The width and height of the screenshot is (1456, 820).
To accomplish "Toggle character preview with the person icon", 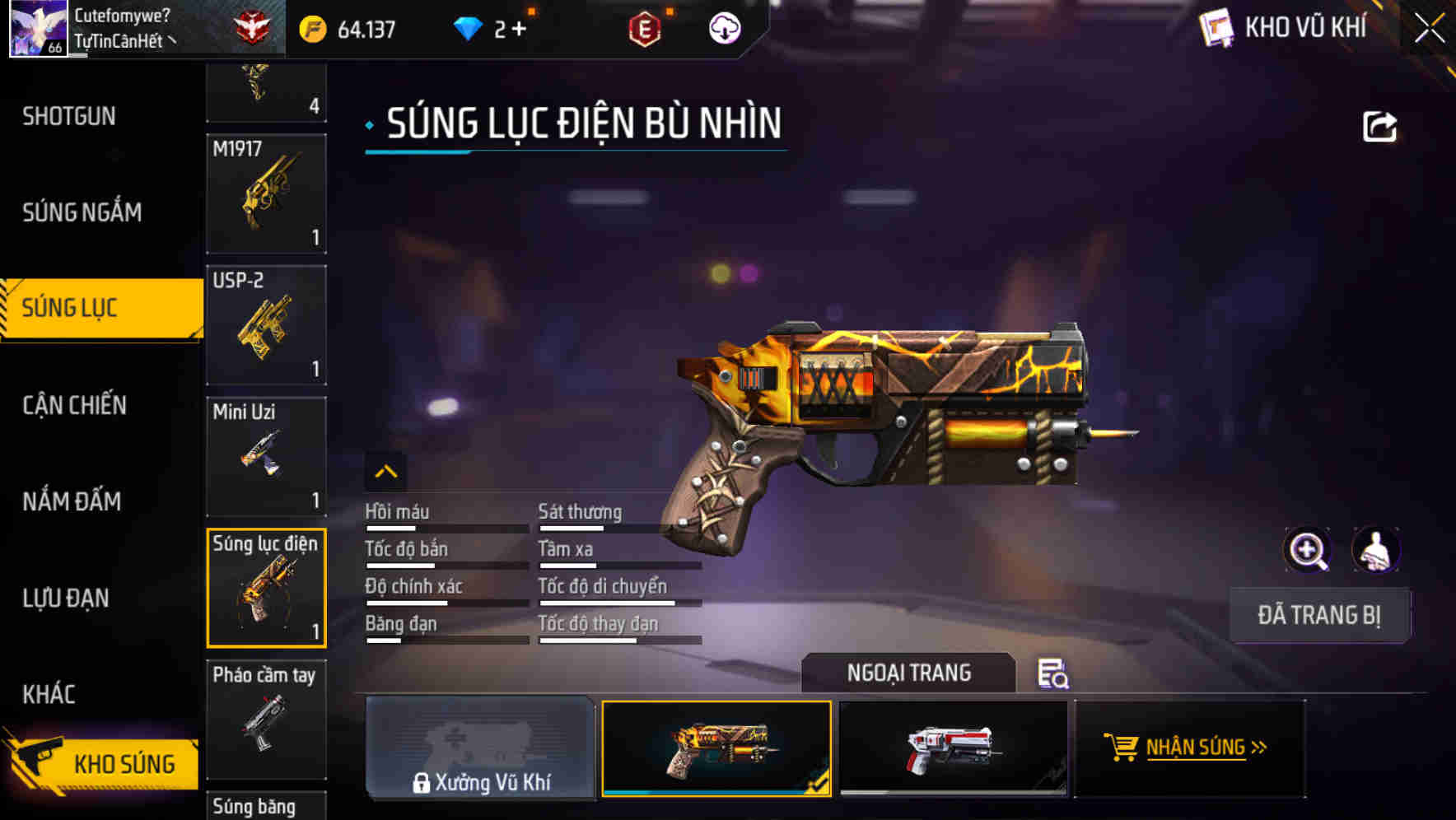I will point(1375,549).
